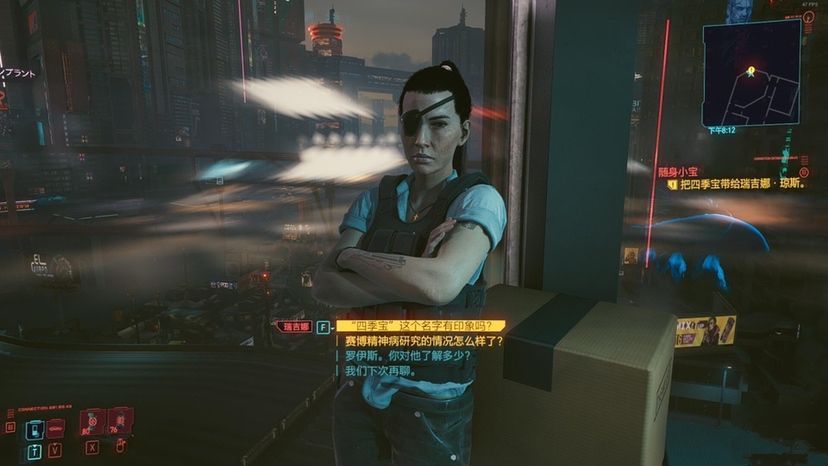Pick the 我们下次再聊 farewell option
The image size is (828, 466).
(x=380, y=370)
